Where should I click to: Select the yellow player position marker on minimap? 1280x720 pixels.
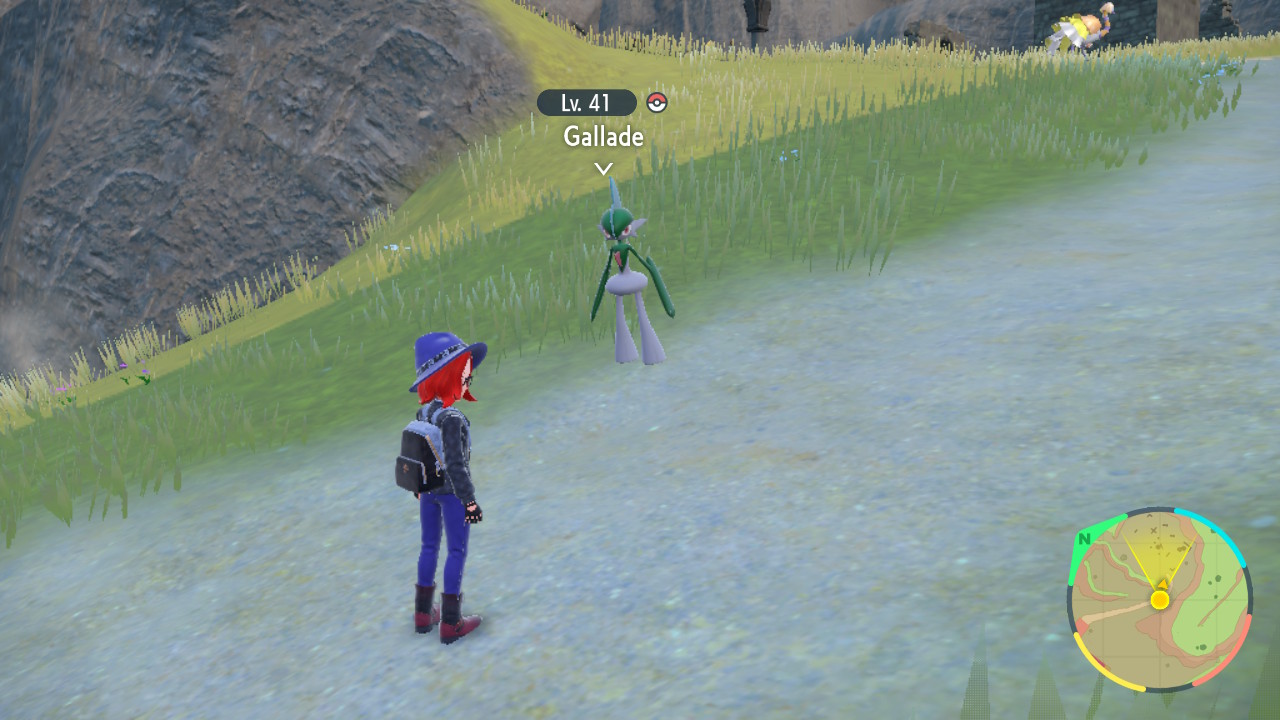(1160, 600)
